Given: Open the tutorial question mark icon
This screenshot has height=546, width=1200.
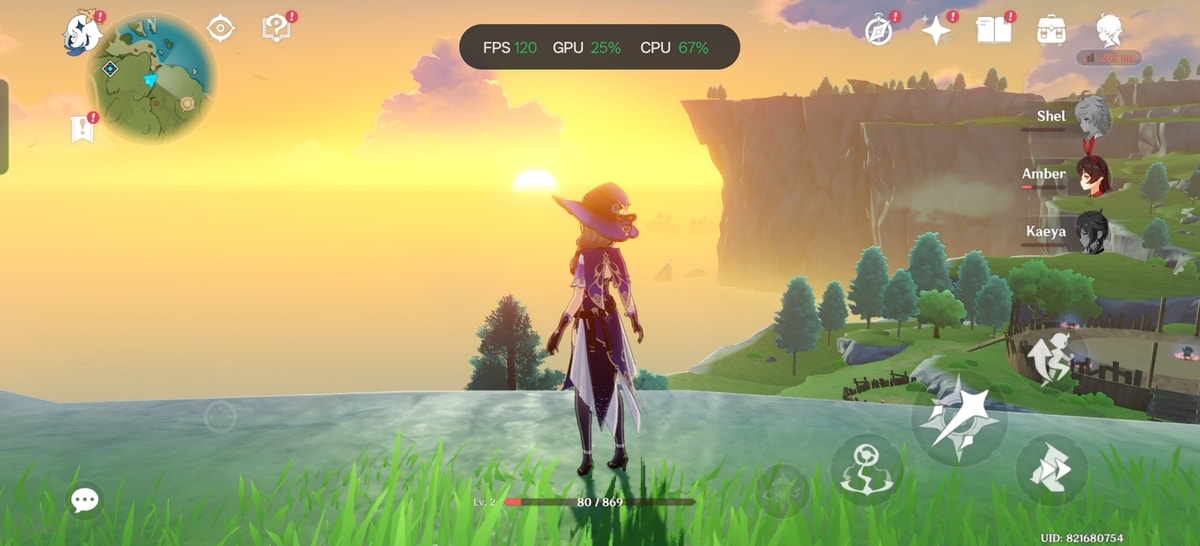Looking at the screenshot, I should pyautogui.click(x=276, y=28).
